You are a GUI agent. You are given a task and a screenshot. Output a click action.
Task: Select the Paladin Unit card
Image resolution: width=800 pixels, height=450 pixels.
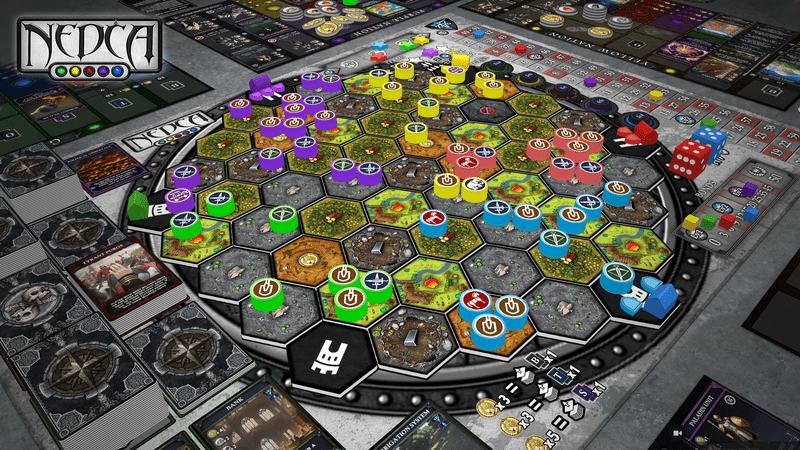pyautogui.click(x=744, y=417)
